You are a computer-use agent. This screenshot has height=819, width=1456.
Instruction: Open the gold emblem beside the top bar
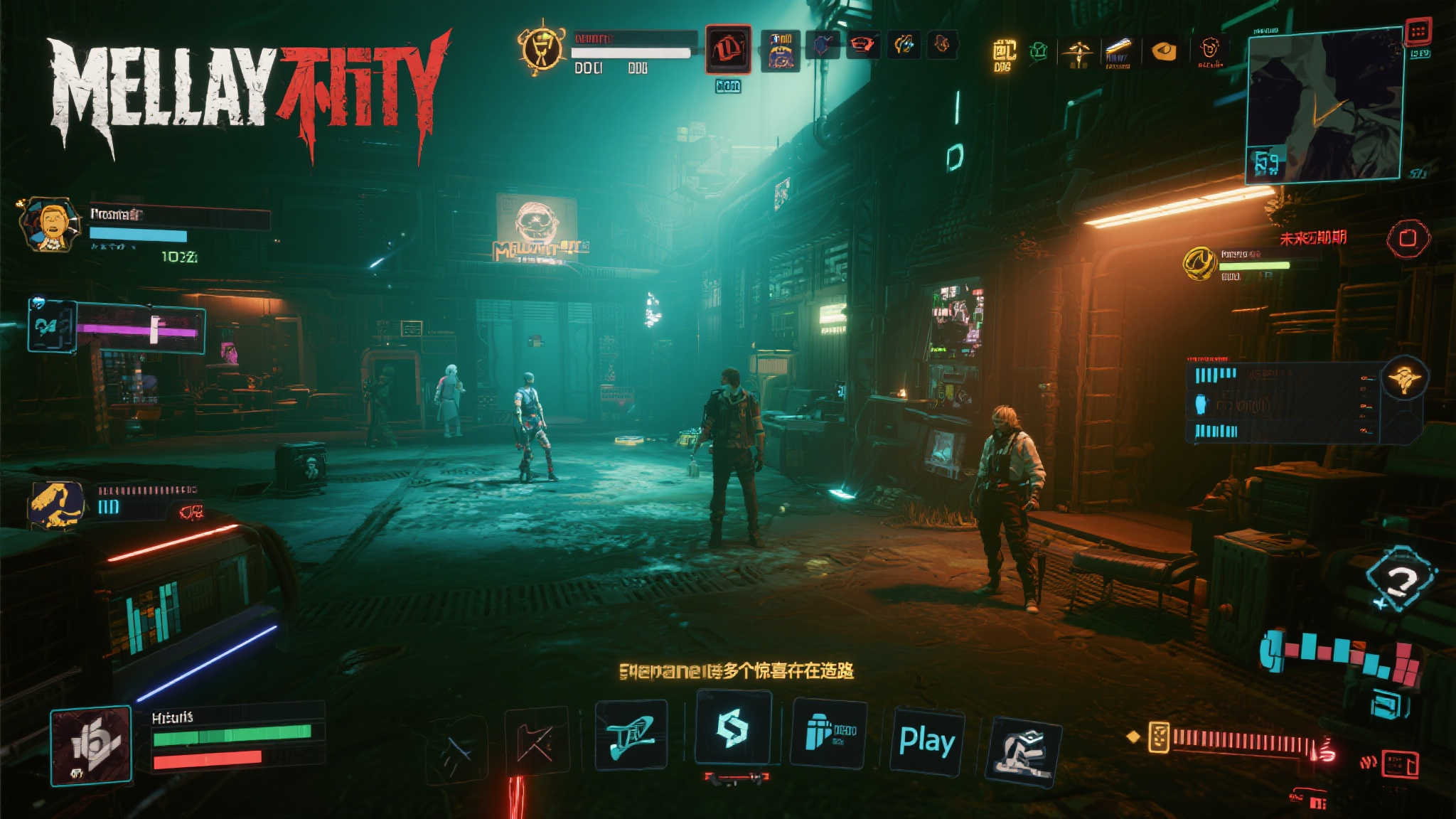[x=542, y=48]
